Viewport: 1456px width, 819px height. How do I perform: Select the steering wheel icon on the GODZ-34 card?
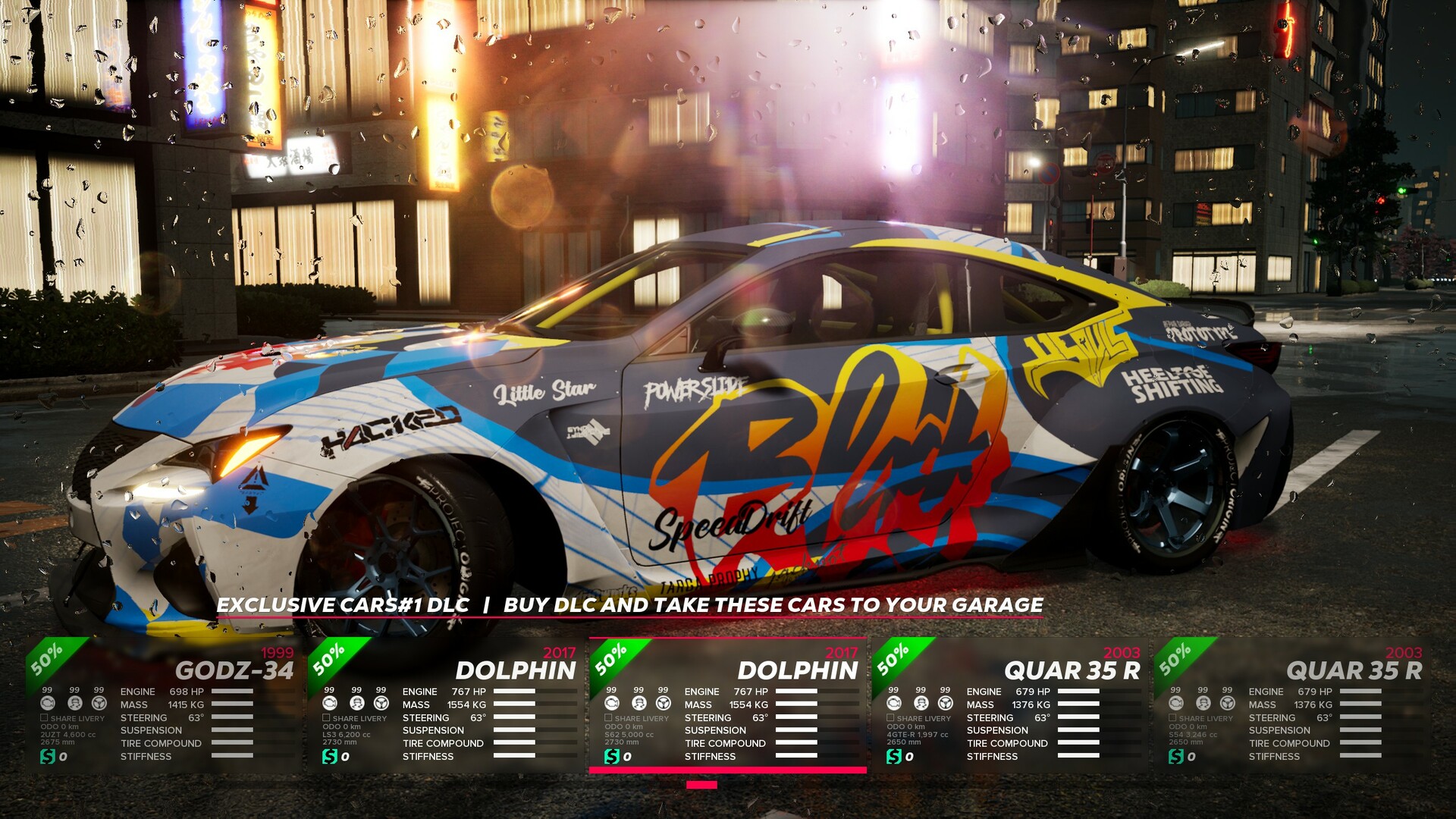coord(99,703)
